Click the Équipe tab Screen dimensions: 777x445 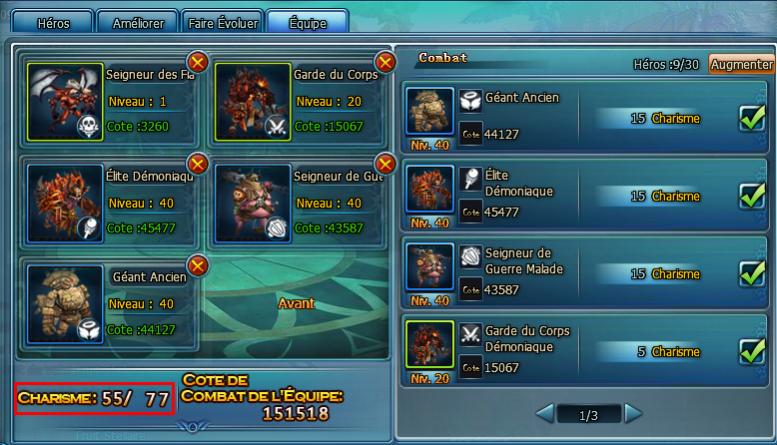tap(307, 22)
